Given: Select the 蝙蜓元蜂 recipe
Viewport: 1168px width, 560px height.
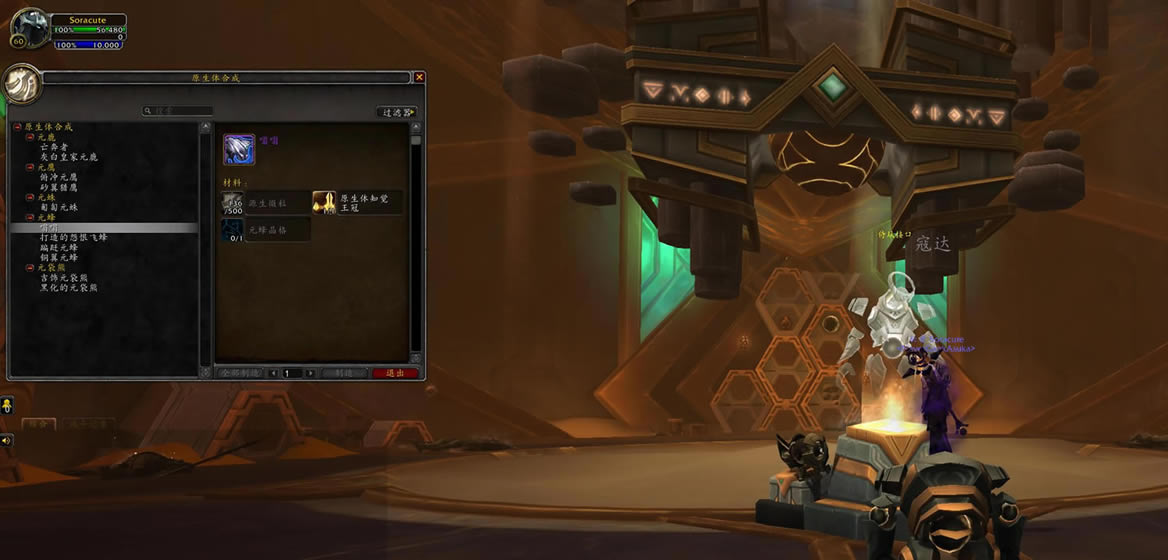Looking at the screenshot, I should (58, 248).
